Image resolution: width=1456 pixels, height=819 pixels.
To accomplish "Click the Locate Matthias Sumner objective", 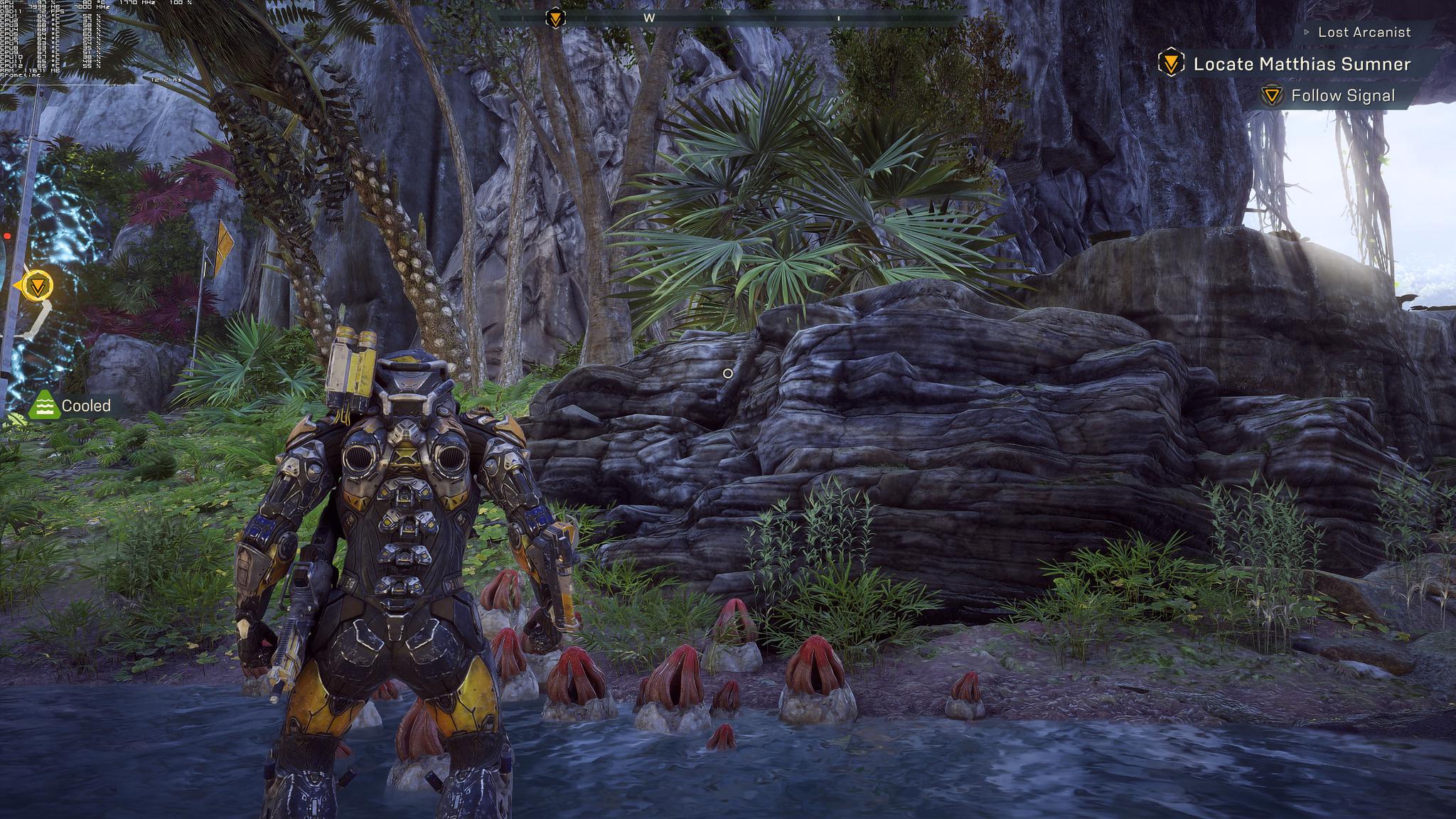I will [1300, 64].
